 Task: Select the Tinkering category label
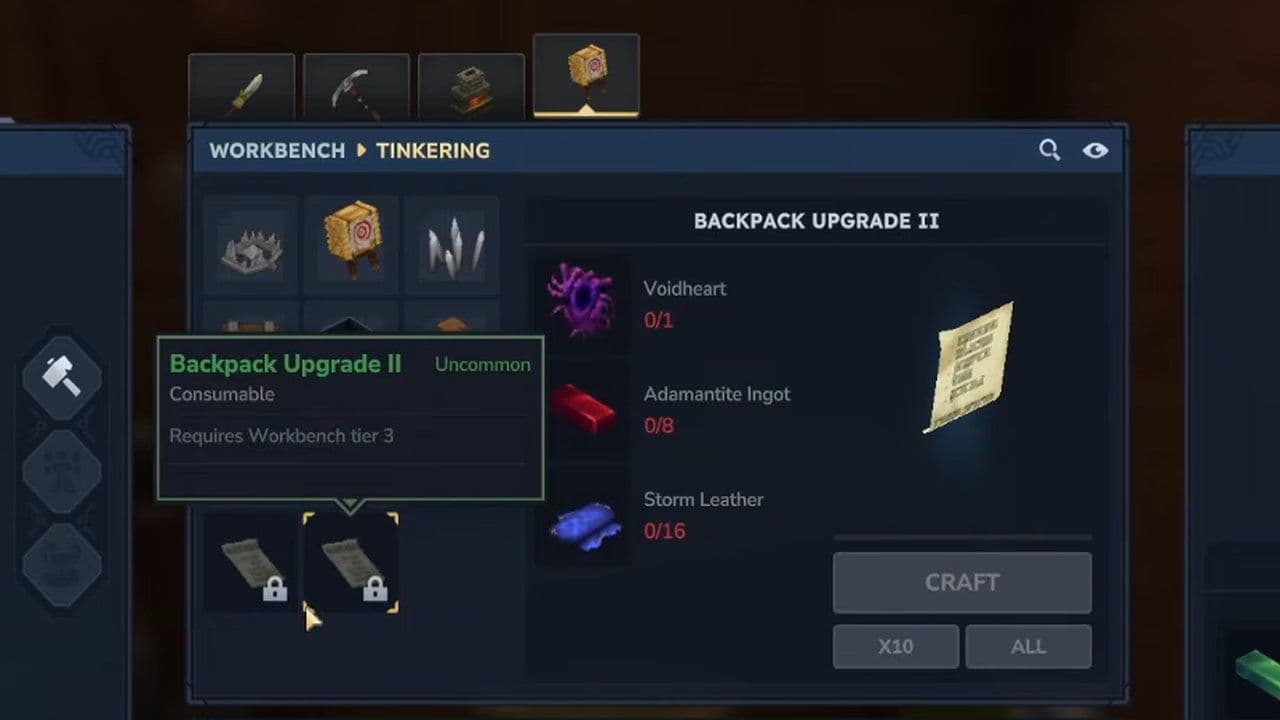(432, 151)
